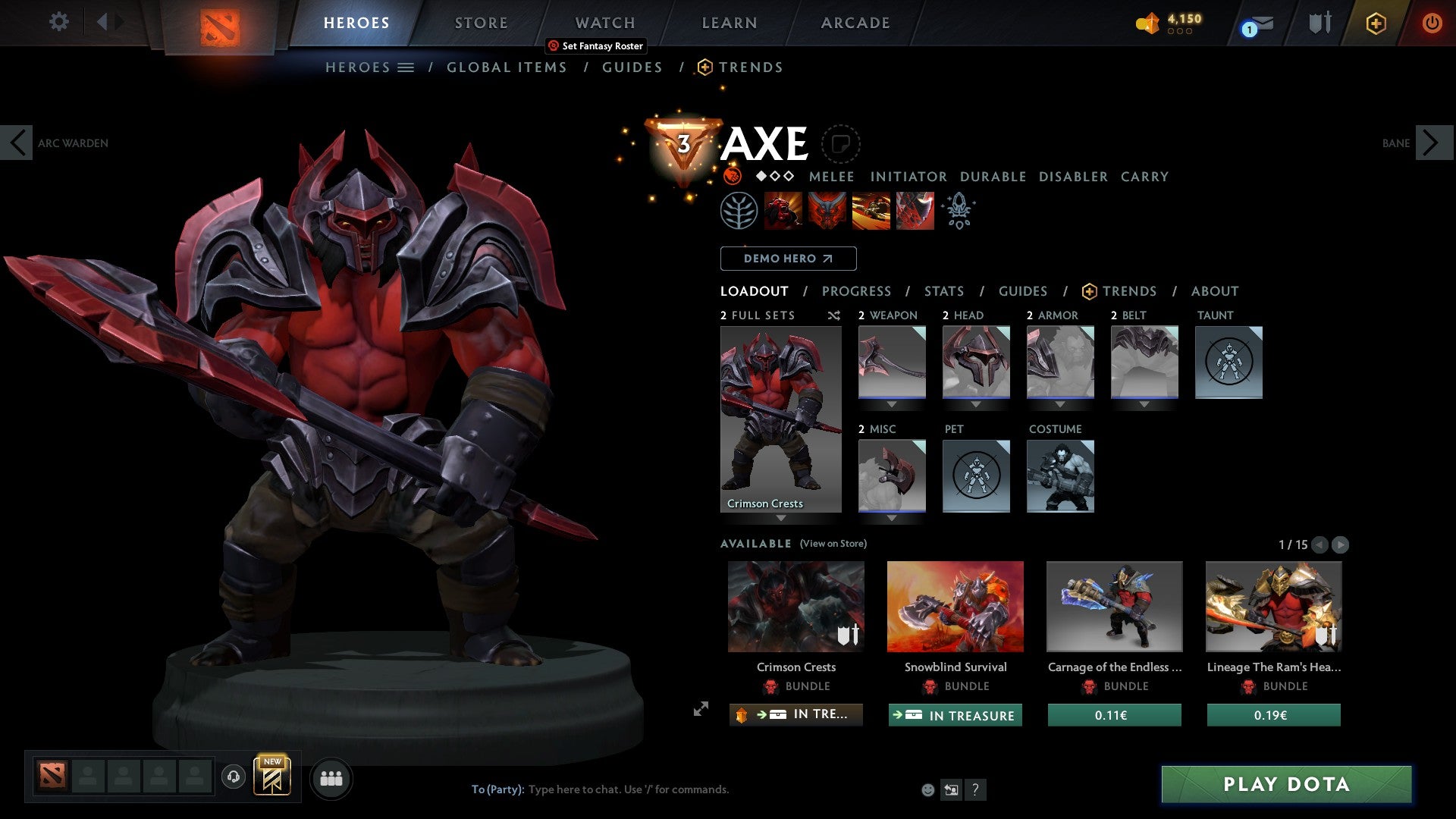Enable the NEW battle pass item slot

[x=274, y=777]
